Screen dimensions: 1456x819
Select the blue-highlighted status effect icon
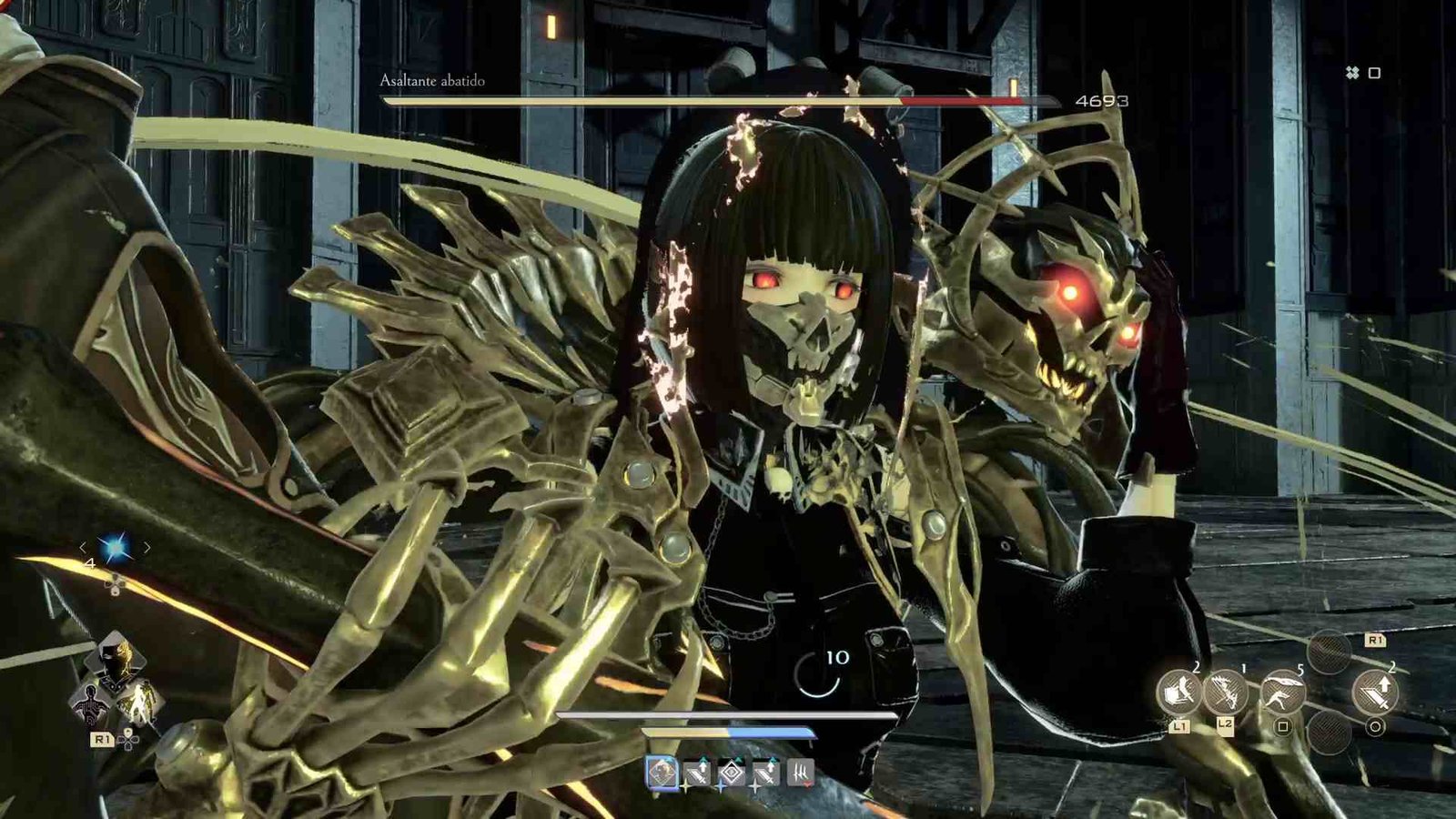[662, 773]
